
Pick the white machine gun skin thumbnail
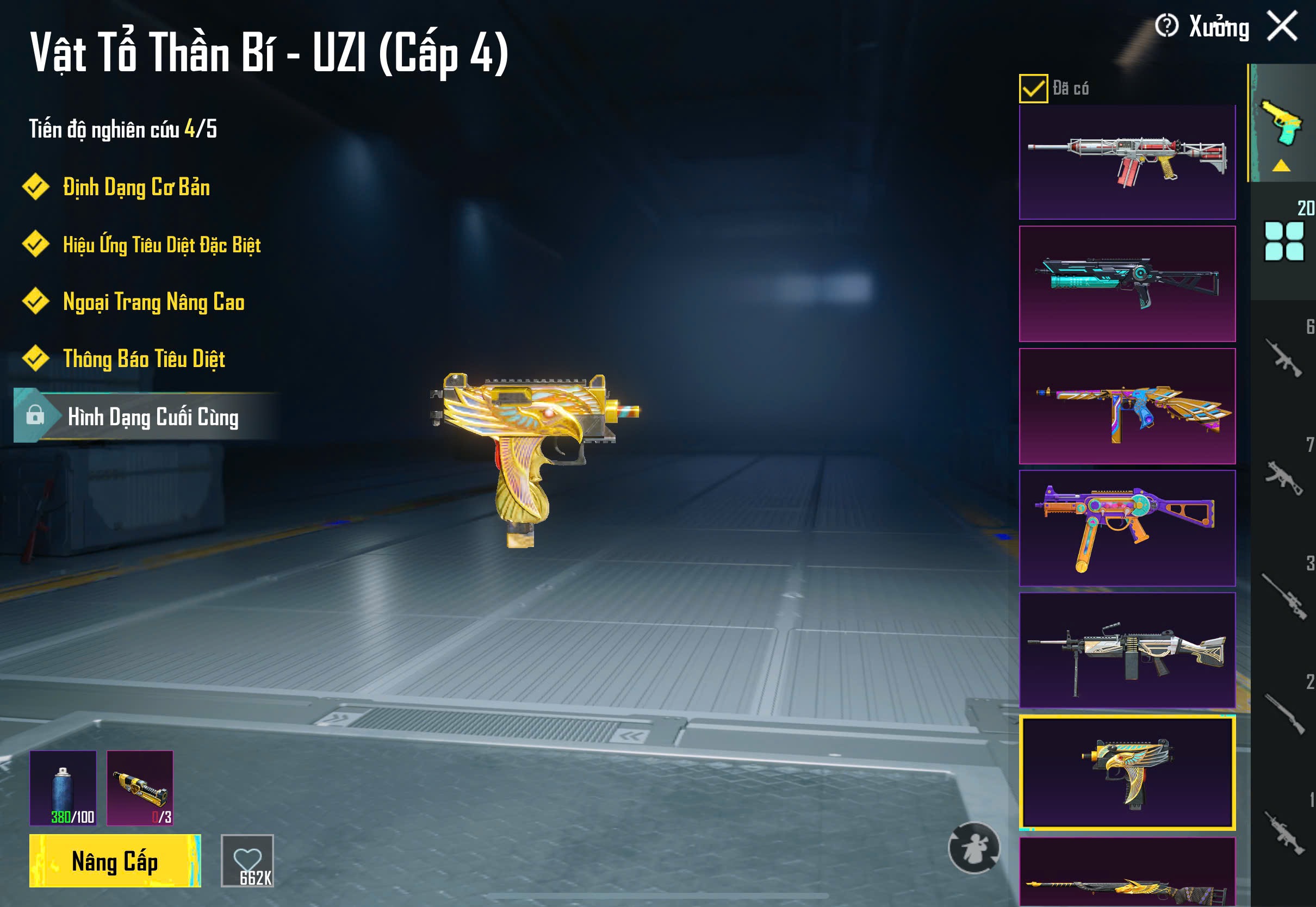coord(1127,650)
